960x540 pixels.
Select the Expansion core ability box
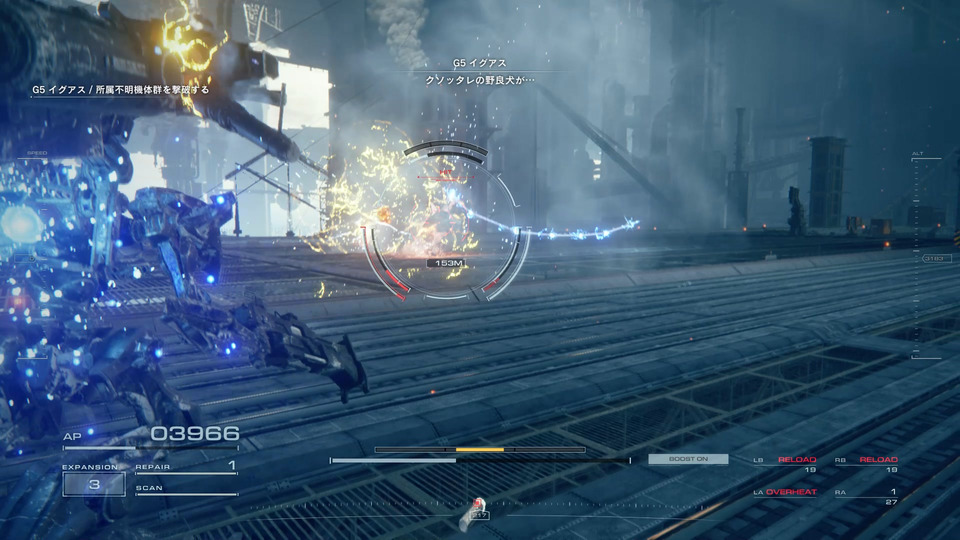(93, 484)
